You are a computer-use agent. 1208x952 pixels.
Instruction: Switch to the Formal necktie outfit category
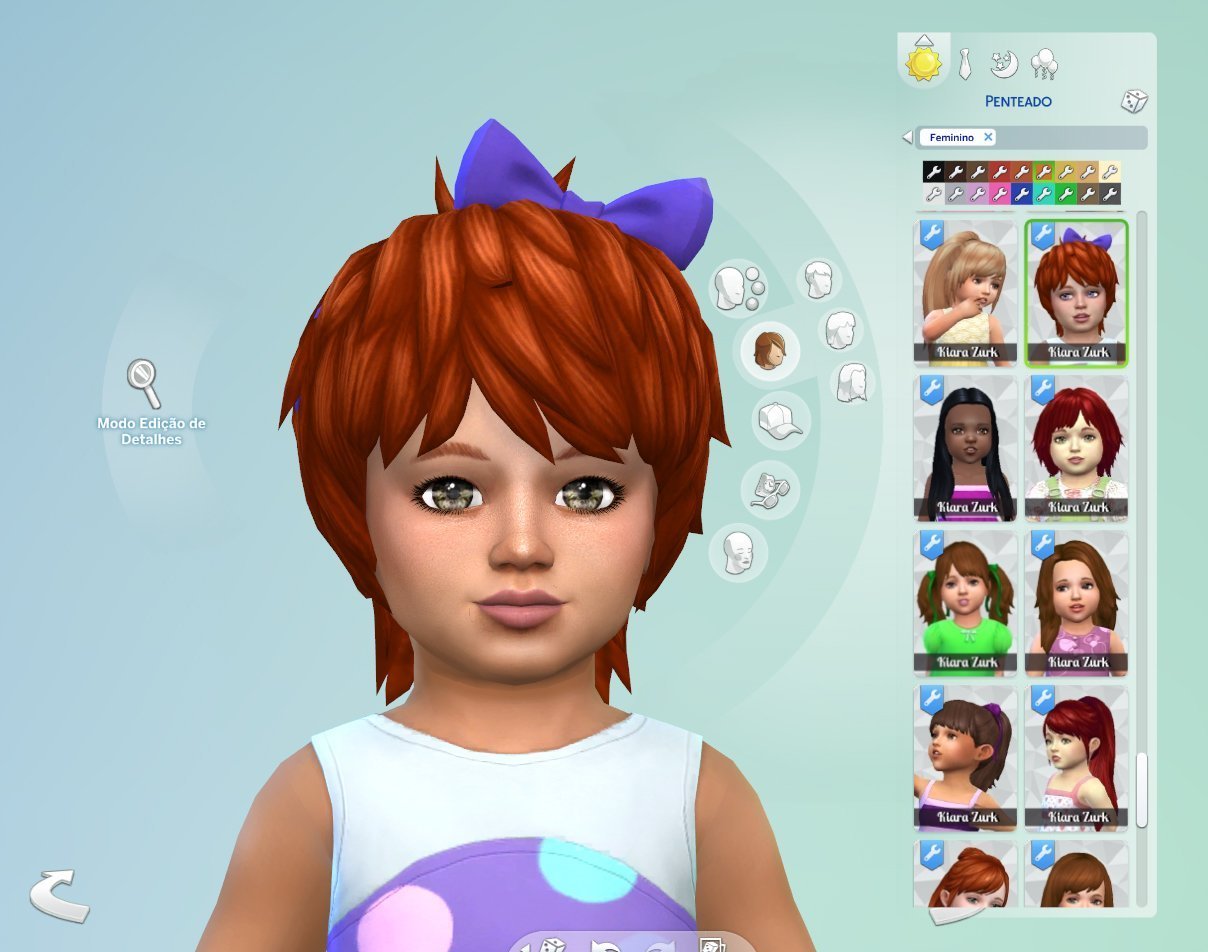click(x=964, y=64)
